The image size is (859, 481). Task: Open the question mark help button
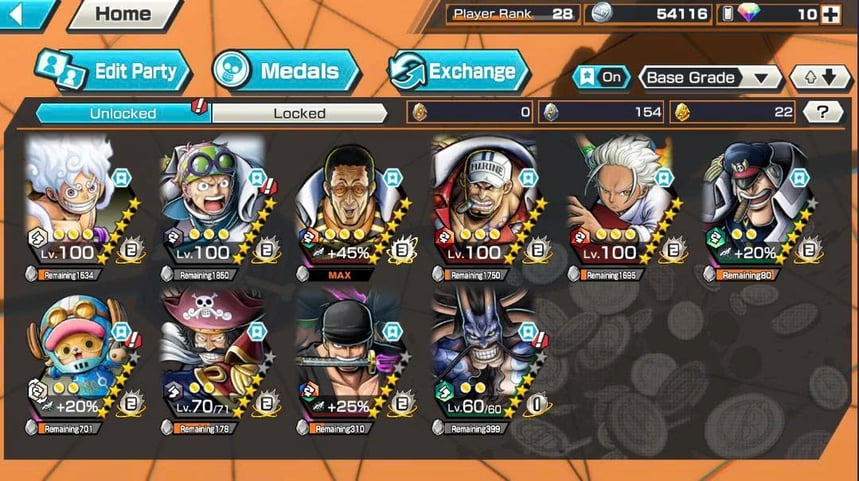point(822,112)
